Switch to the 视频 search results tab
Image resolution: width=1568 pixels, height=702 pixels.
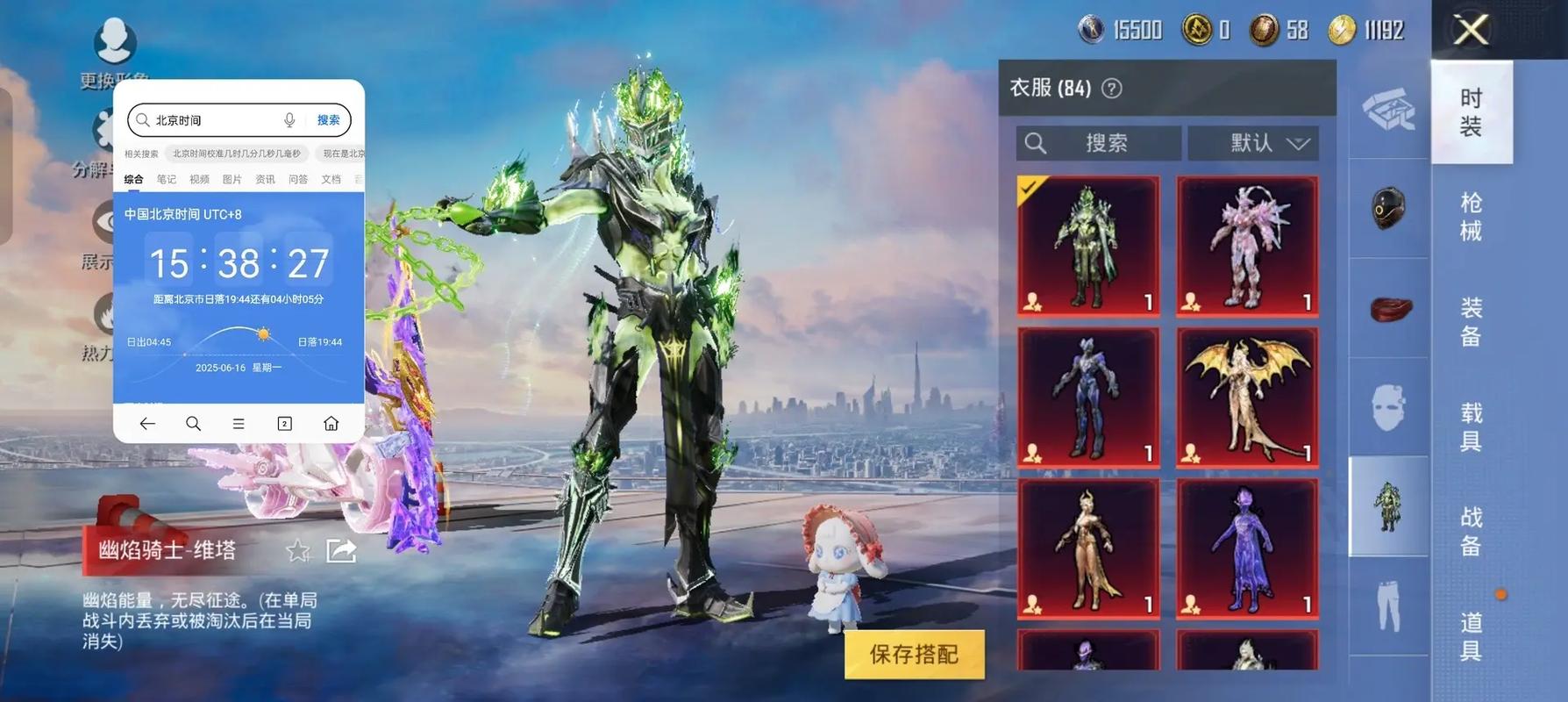pos(200,178)
